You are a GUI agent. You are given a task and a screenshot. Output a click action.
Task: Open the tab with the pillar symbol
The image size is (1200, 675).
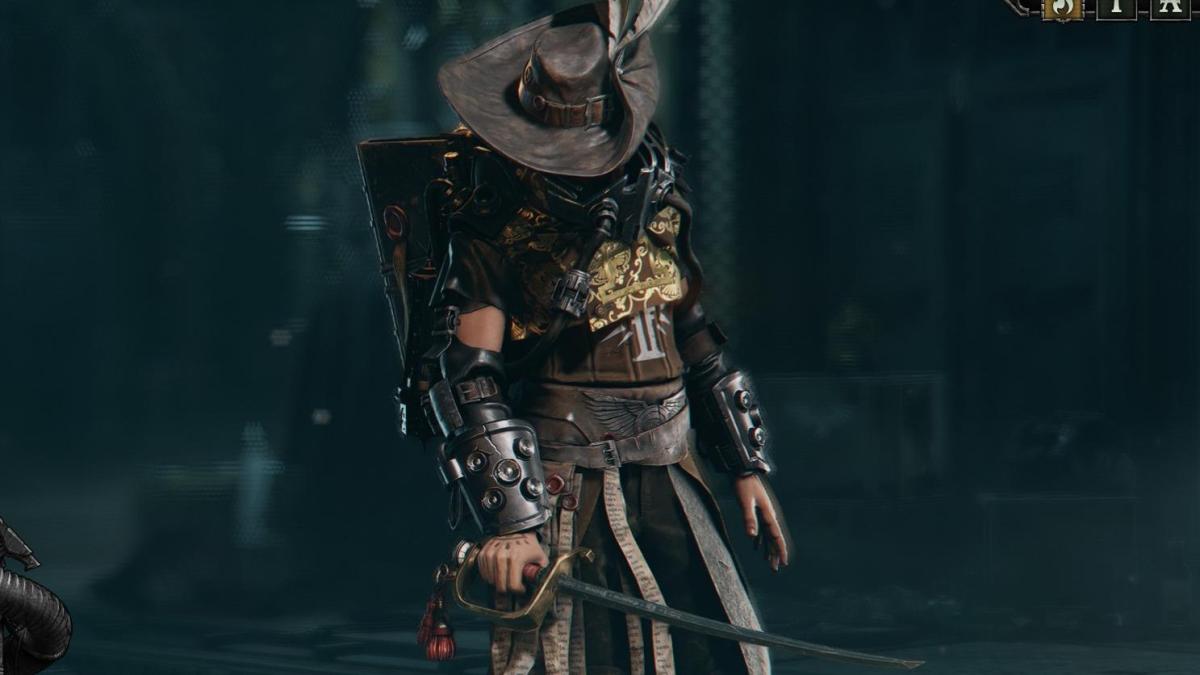click(x=1115, y=8)
